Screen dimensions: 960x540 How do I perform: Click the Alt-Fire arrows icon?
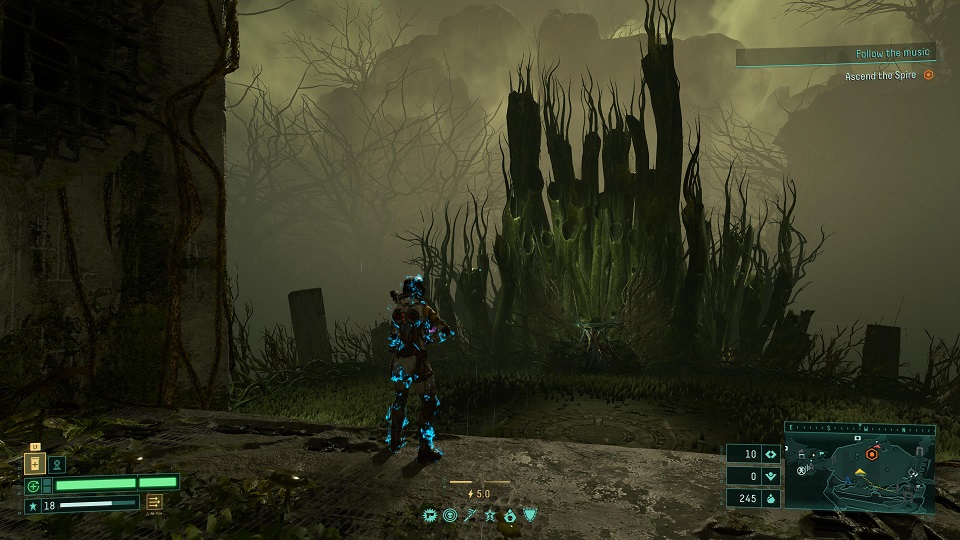click(156, 503)
